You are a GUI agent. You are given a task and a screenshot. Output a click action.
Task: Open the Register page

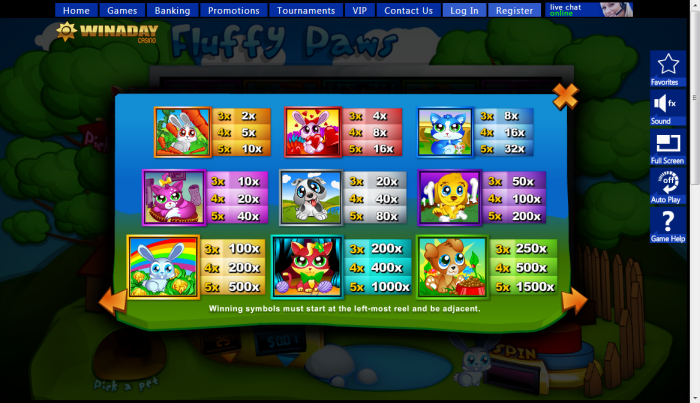tap(514, 11)
